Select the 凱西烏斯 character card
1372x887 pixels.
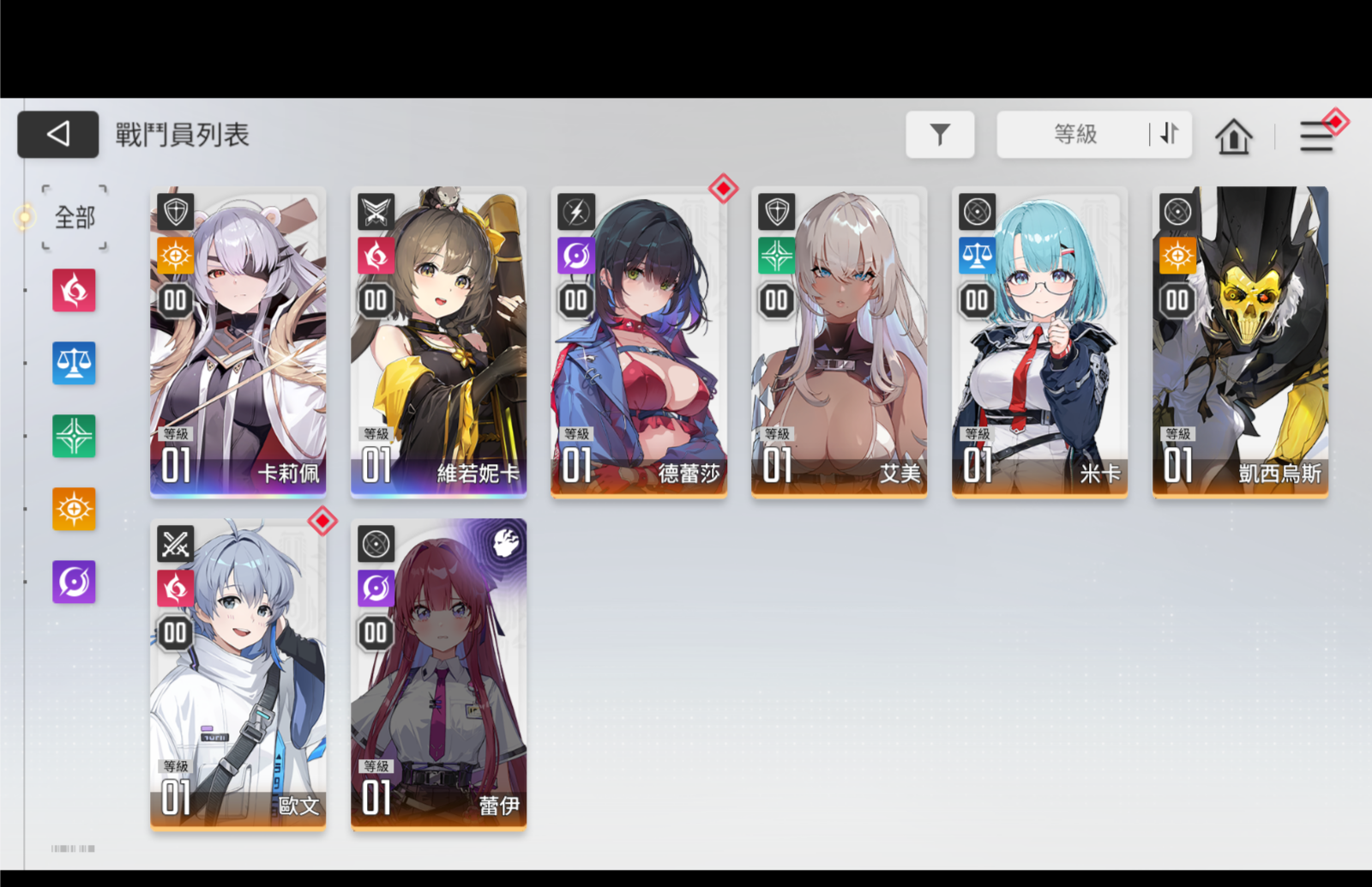(1240, 341)
